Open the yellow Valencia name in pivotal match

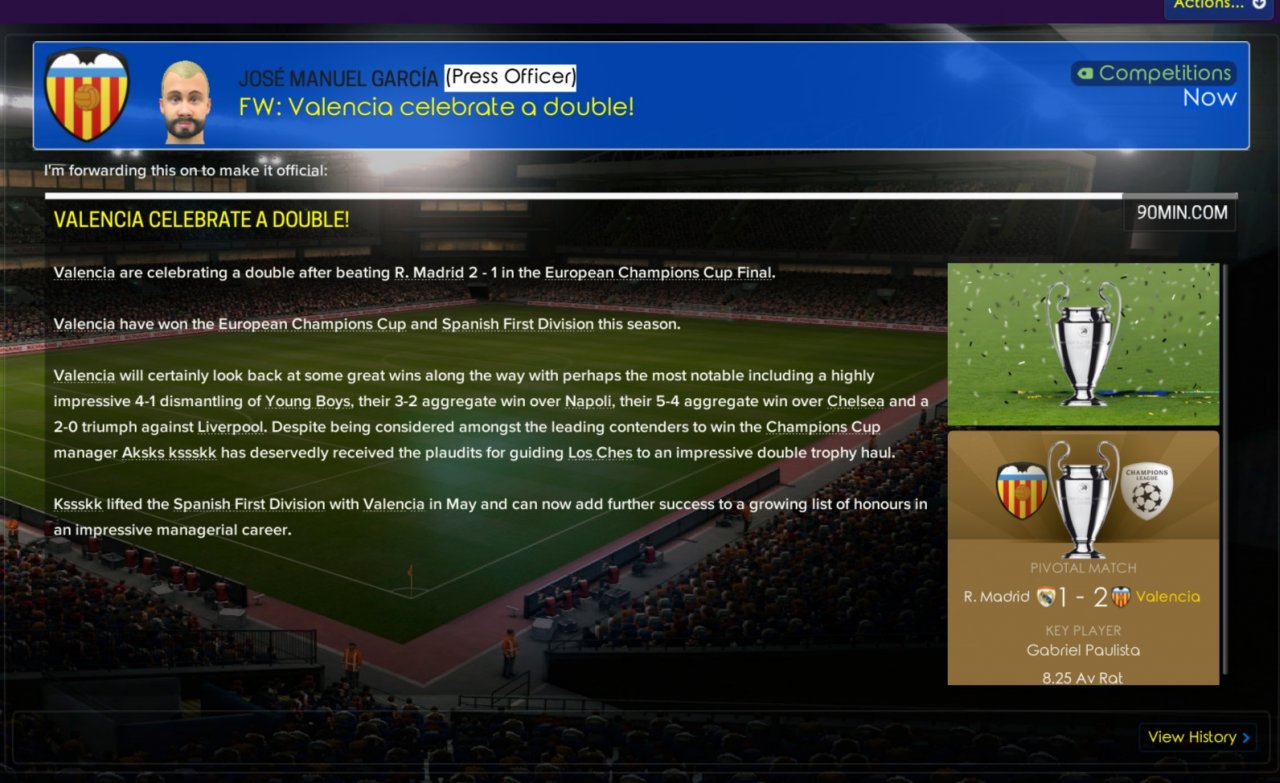1167,597
